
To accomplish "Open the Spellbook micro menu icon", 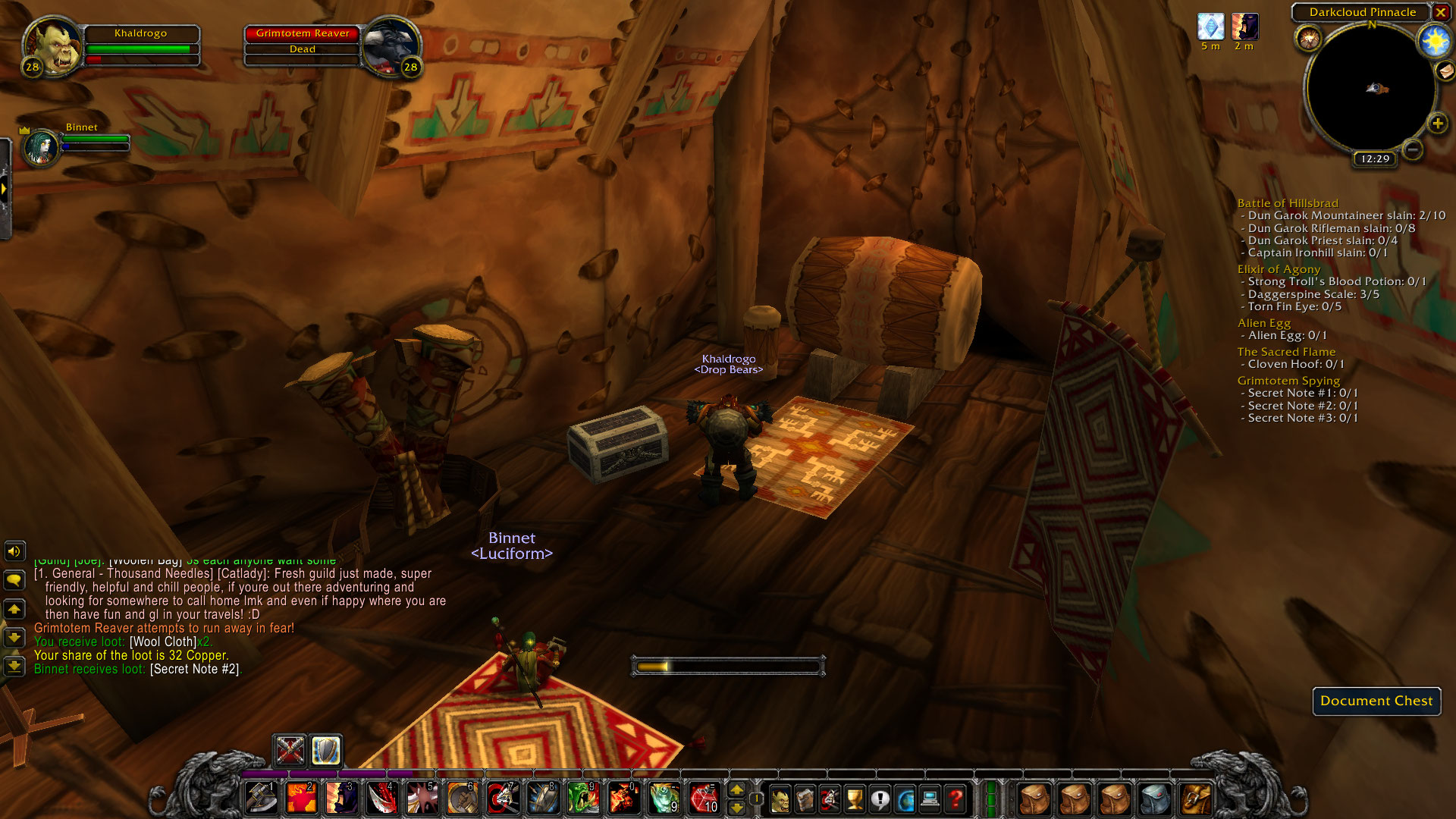I will point(806,798).
